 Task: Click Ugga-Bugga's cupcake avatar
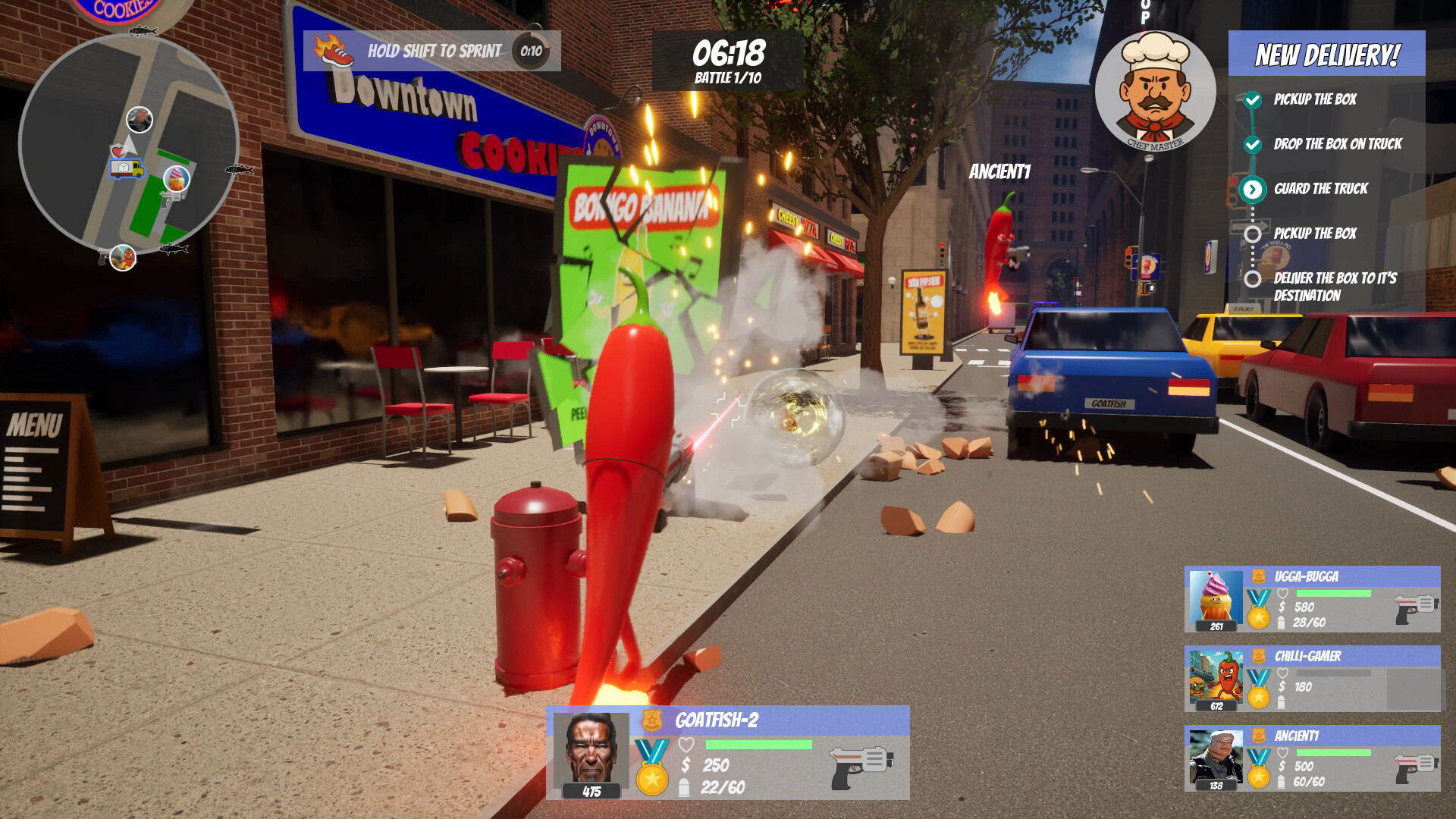tap(1216, 595)
